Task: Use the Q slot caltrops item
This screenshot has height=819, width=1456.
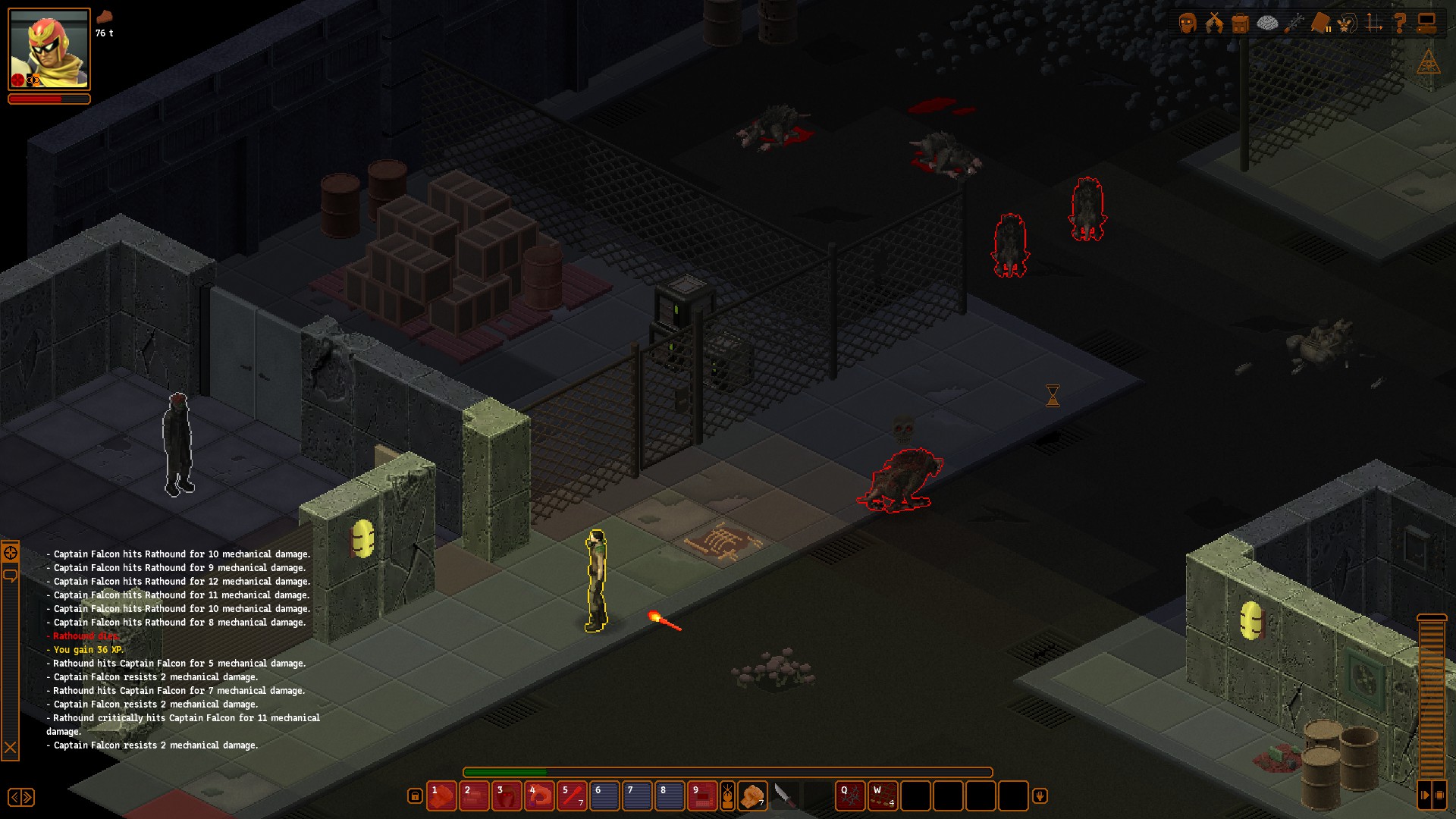Action: pyautogui.click(x=850, y=796)
